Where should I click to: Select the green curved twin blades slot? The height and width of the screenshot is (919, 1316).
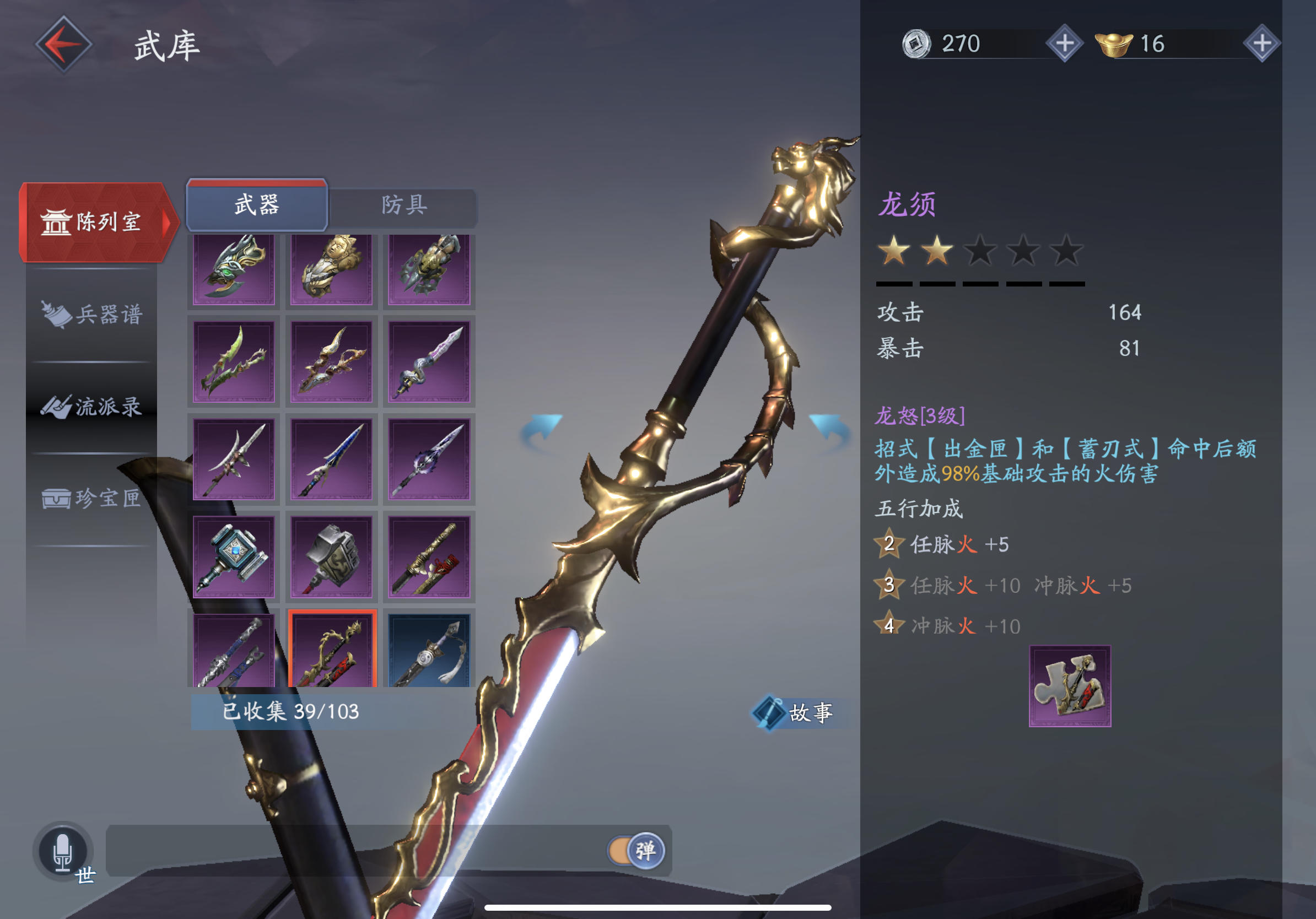click(234, 361)
